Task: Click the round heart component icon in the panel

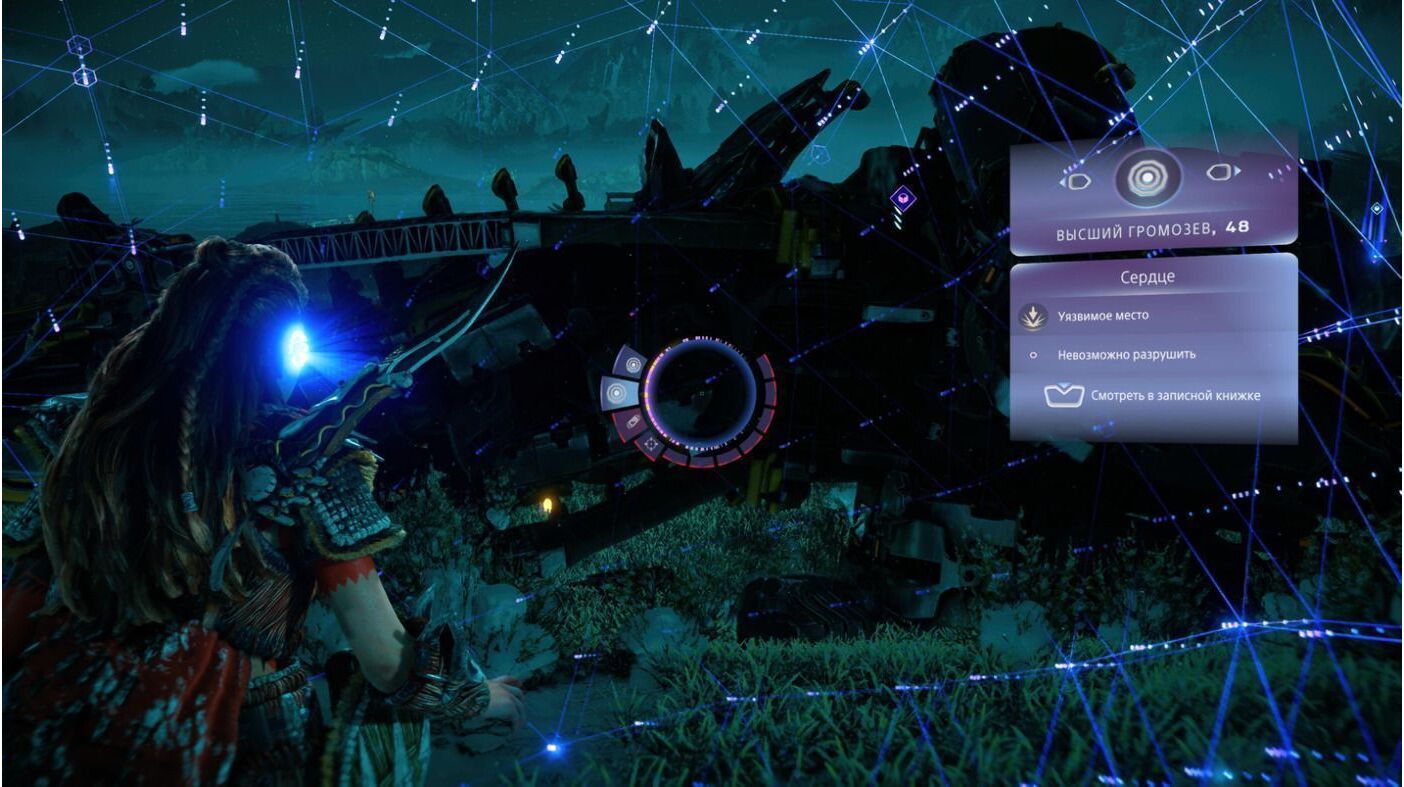Action: 1149,177
